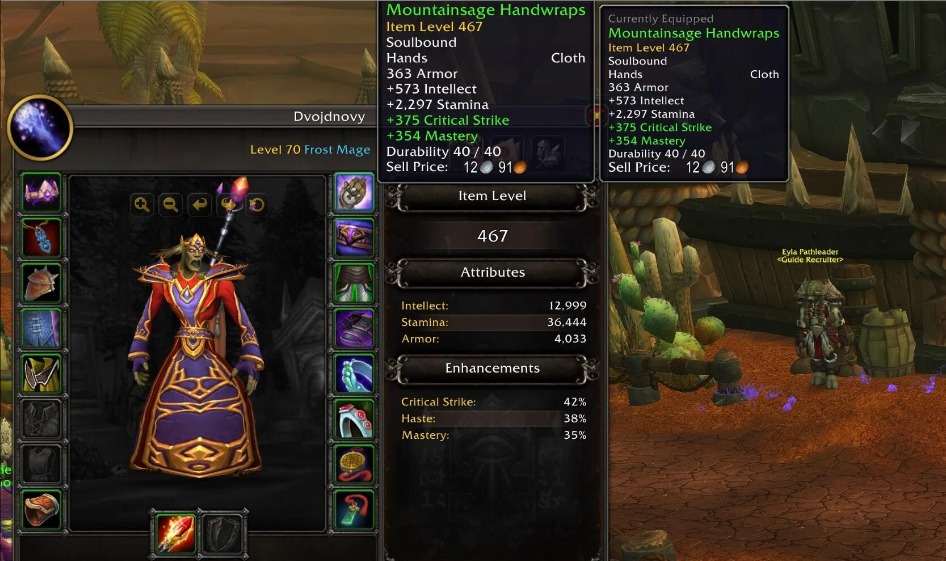Click the blue cloak back slot
This screenshot has width=946, height=561.
click(41, 328)
